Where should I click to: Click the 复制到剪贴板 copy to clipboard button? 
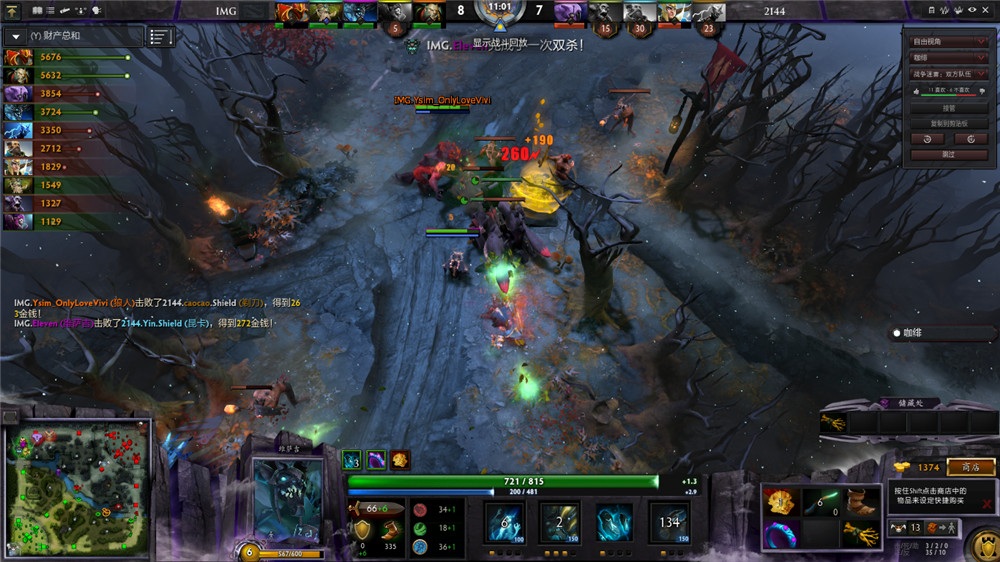click(948, 123)
